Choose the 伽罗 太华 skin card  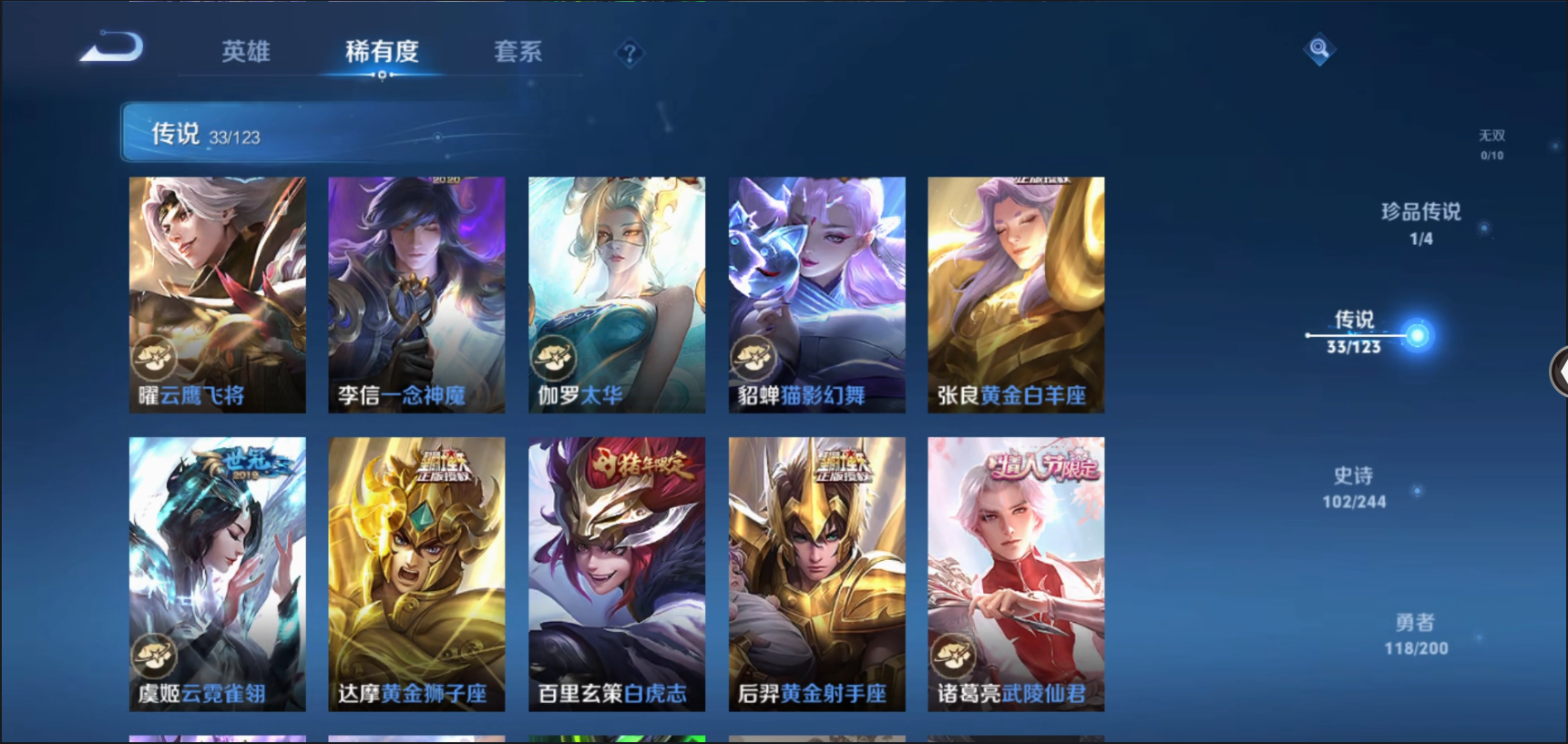pyautogui.click(x=617, y=294)
